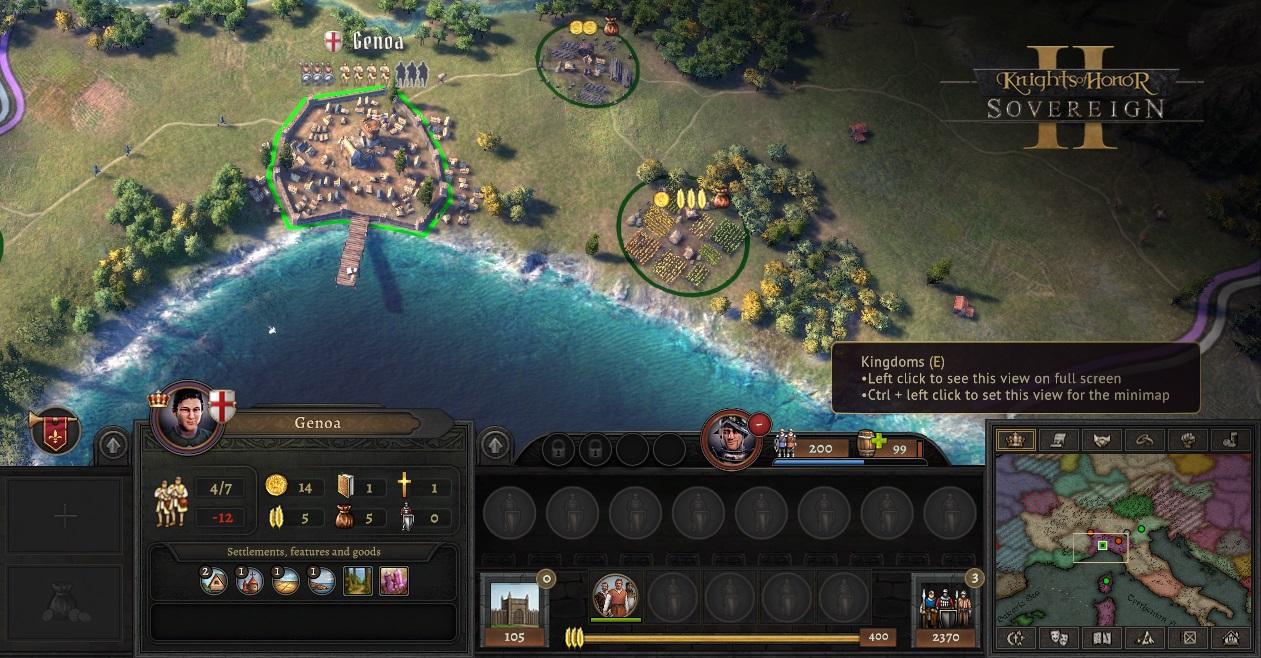Open the red fleur-de-lis banner icon
The image size is (1261, 658).
point(56,432)
